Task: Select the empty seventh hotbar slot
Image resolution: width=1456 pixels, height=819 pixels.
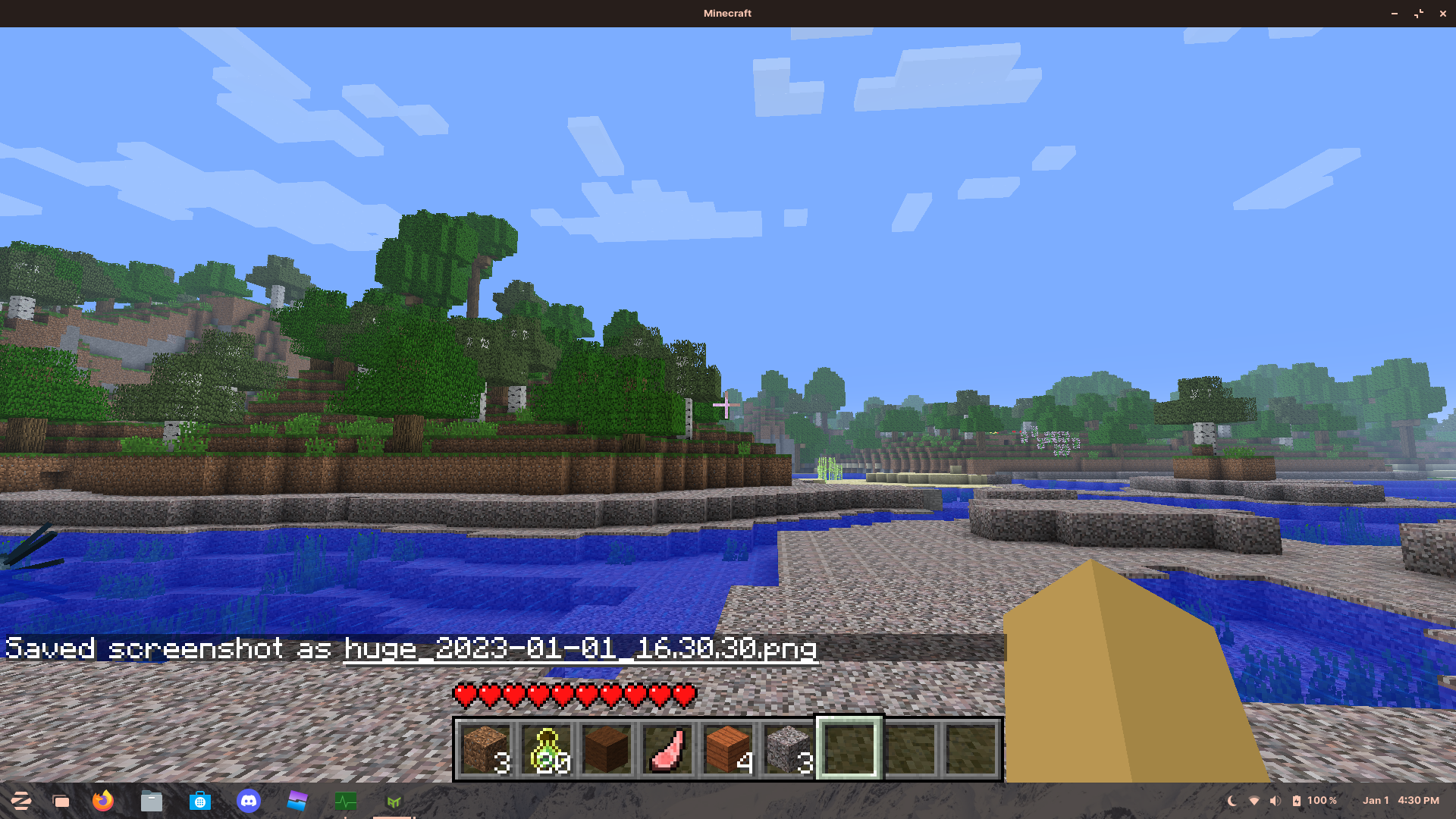Action: [848, 747]
